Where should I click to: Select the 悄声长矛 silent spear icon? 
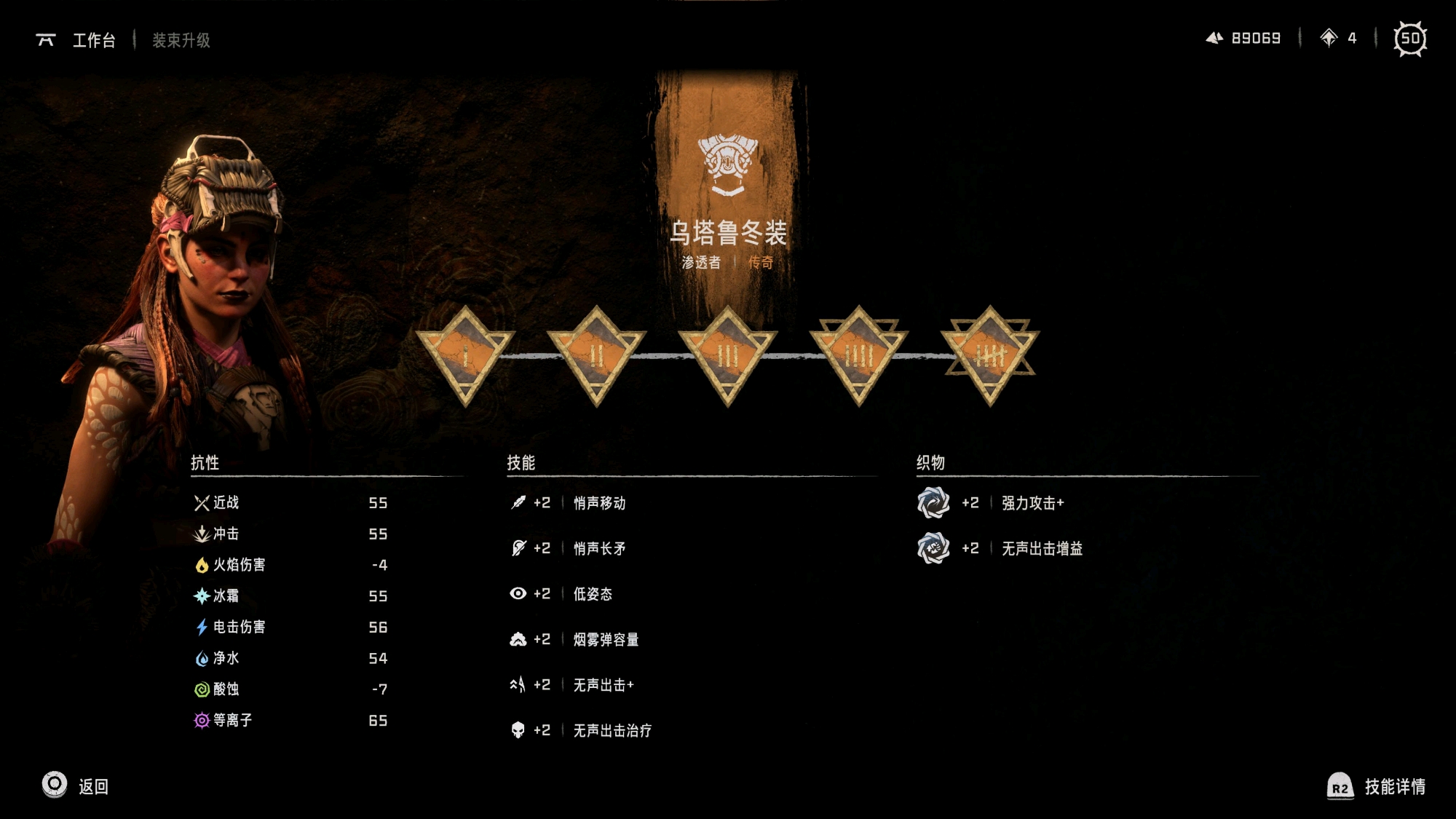518,548
